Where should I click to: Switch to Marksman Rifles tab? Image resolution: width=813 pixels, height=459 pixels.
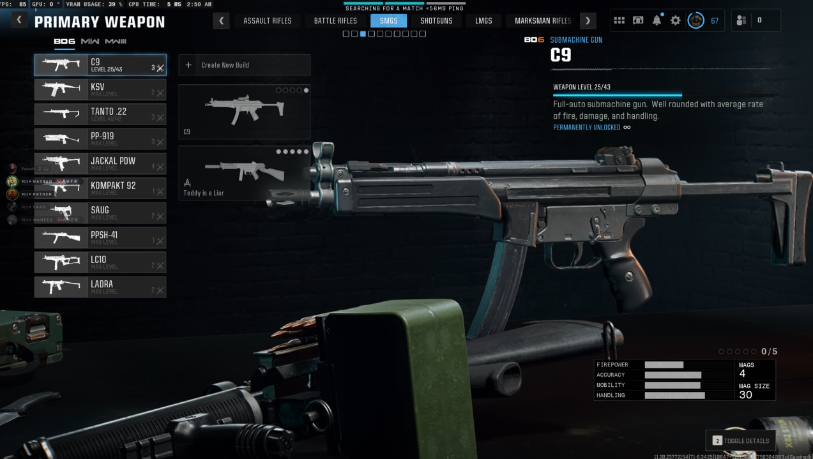541,20
